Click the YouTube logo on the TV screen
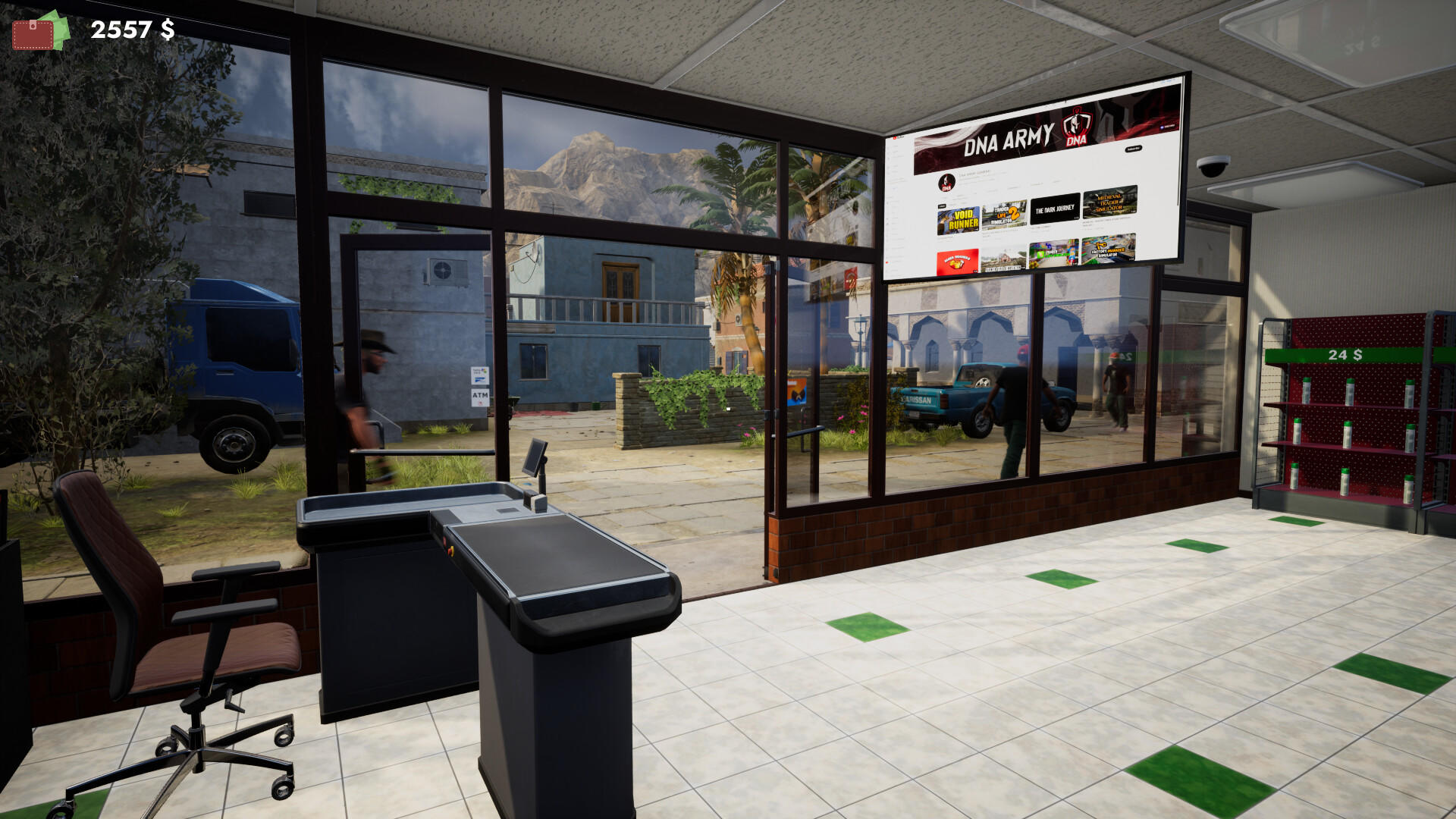This screenshot has height=819, width=1456. coord(896,138)
